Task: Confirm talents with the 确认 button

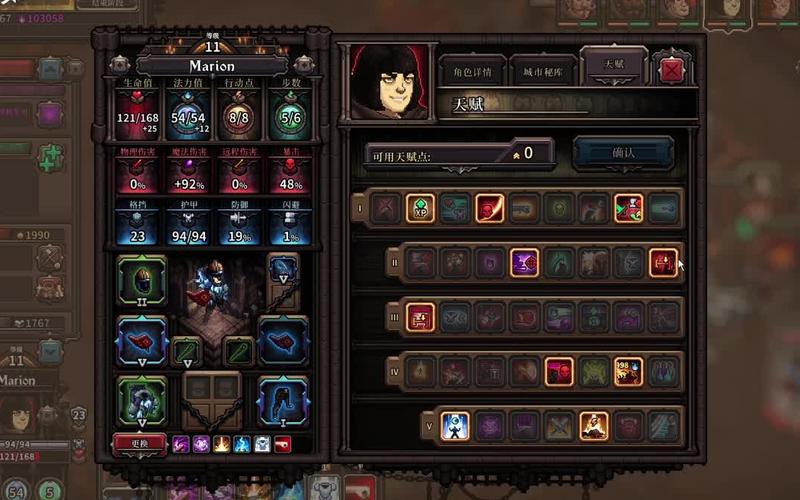Action: coord(622,153)
